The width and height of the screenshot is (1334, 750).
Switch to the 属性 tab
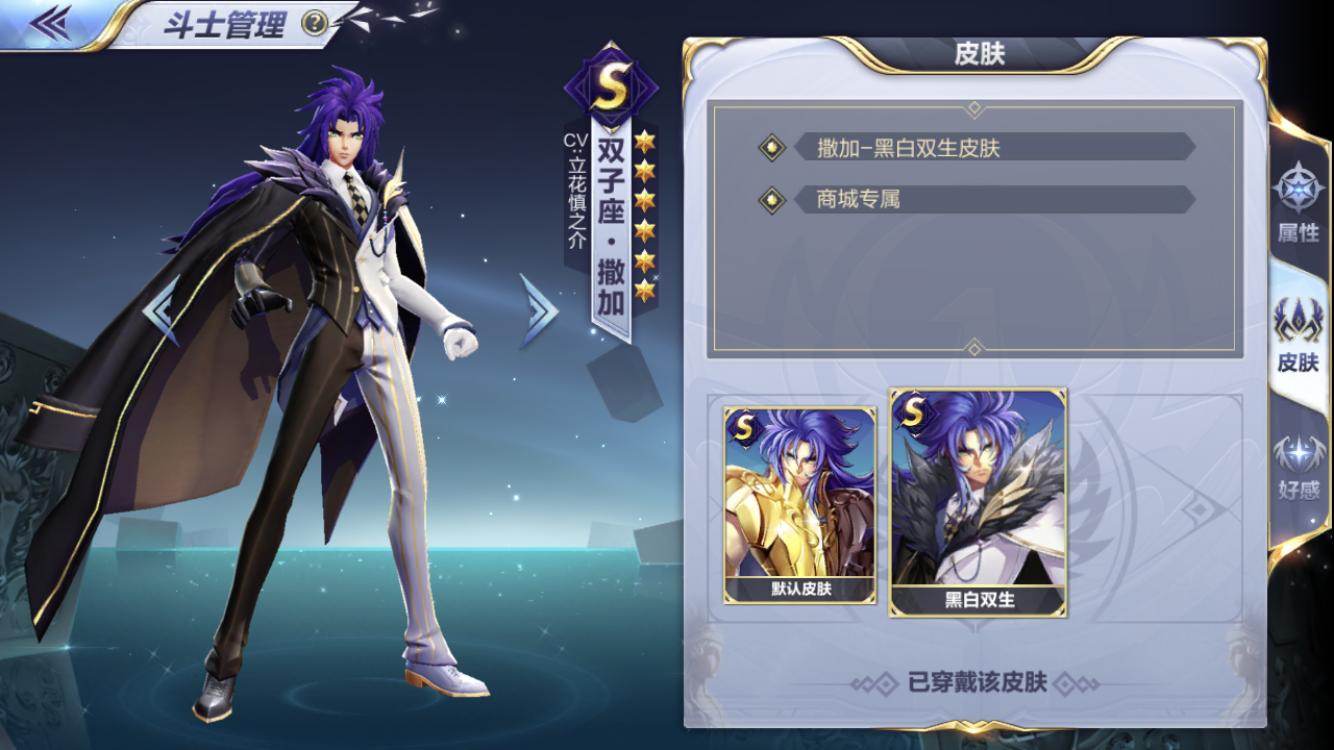tap(1301, 203)
